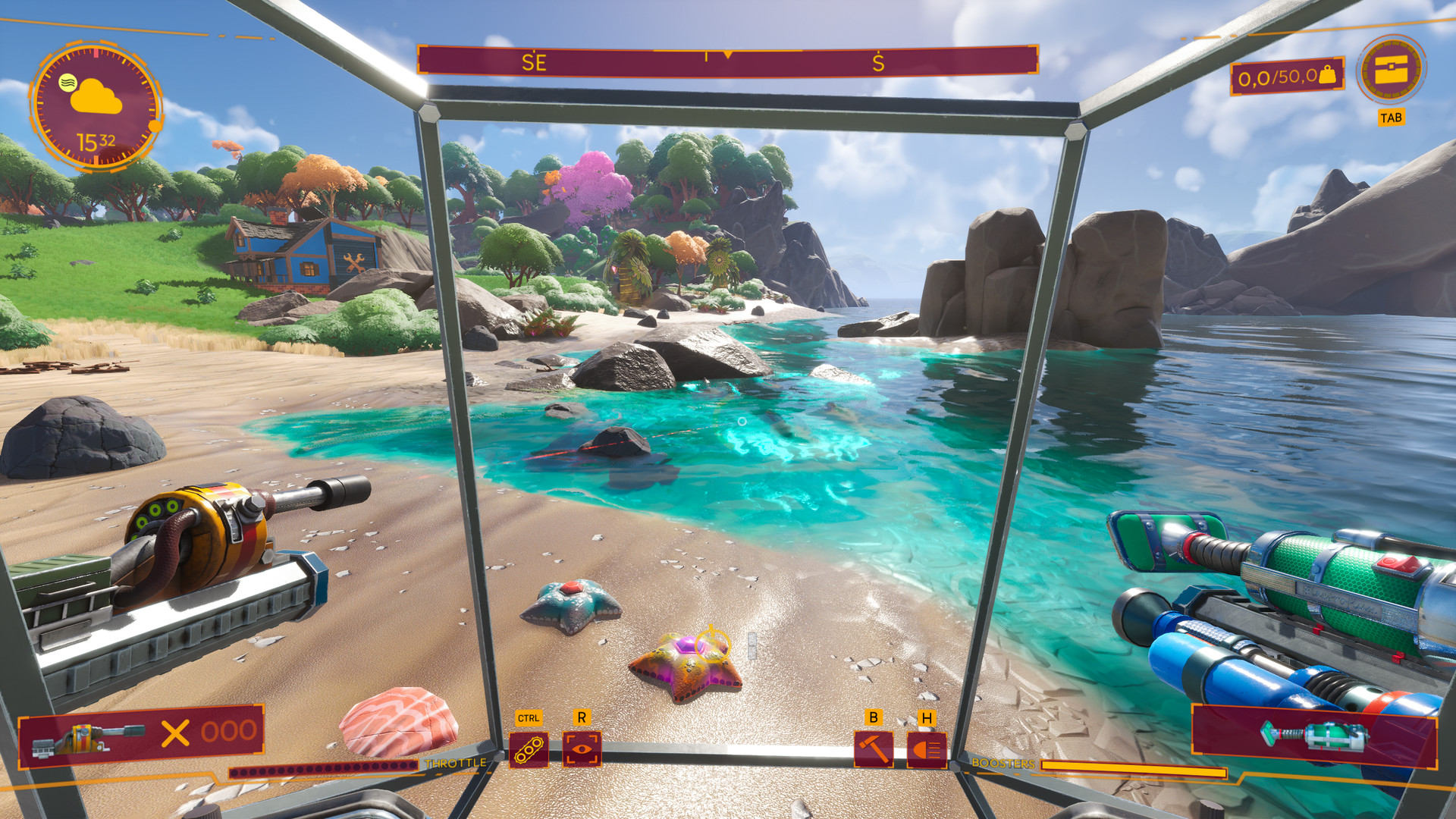Click the weight icon in the cargo counter
This screenshot has height=819, width=1456.
pos(1329,76)
